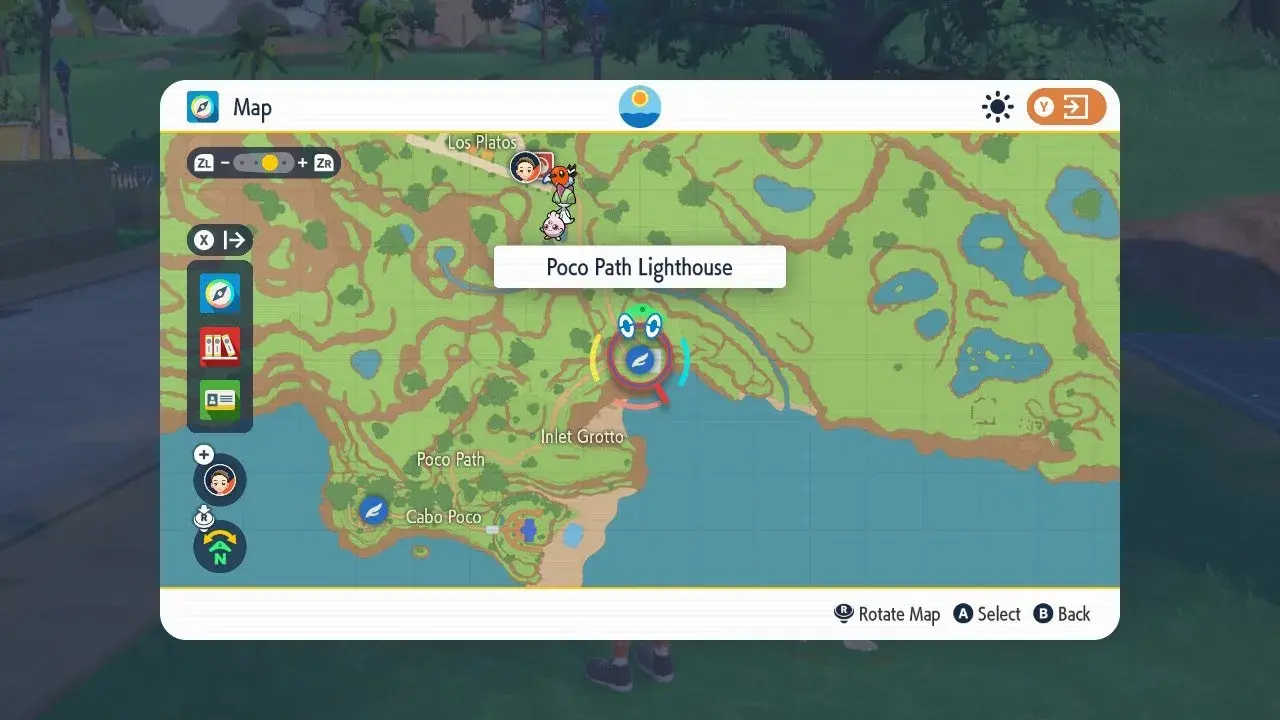Choose the Cabo Poco fly point marker
Viewport: 1280px width, 720px height.
[374, 510]
